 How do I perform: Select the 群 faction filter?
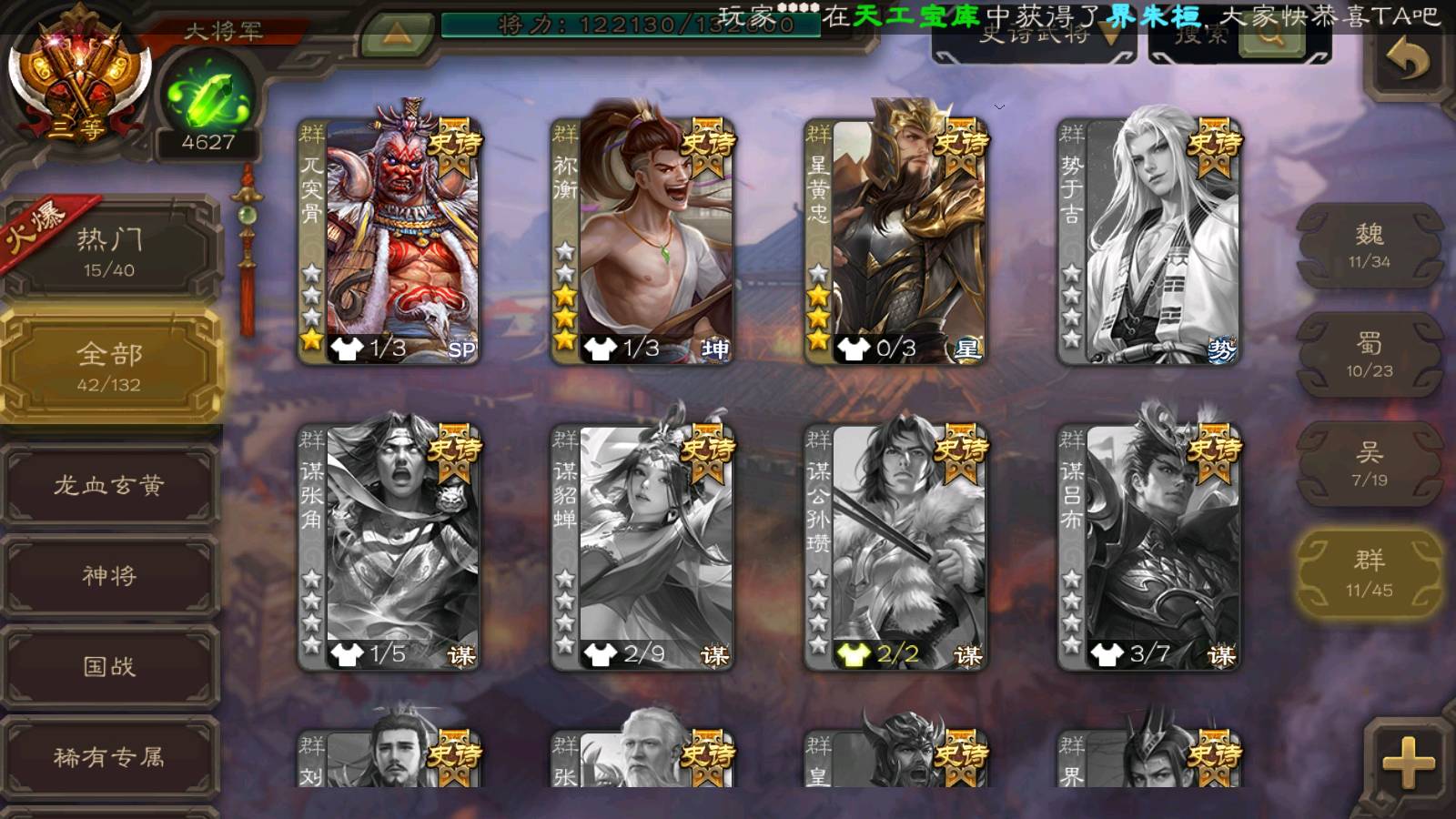click(1369, 574)
